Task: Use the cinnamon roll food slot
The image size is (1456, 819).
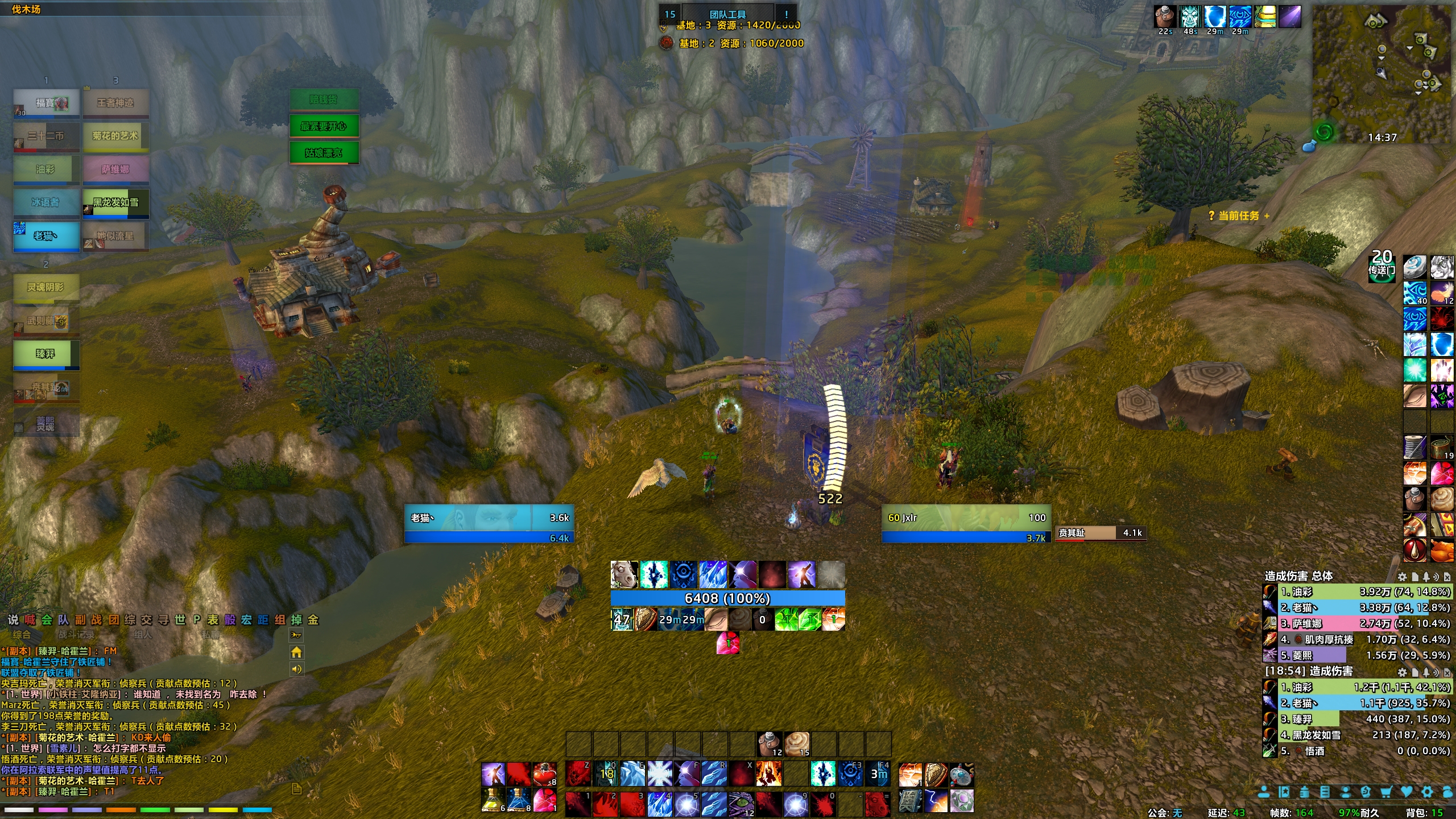Action: coord(797,744)
